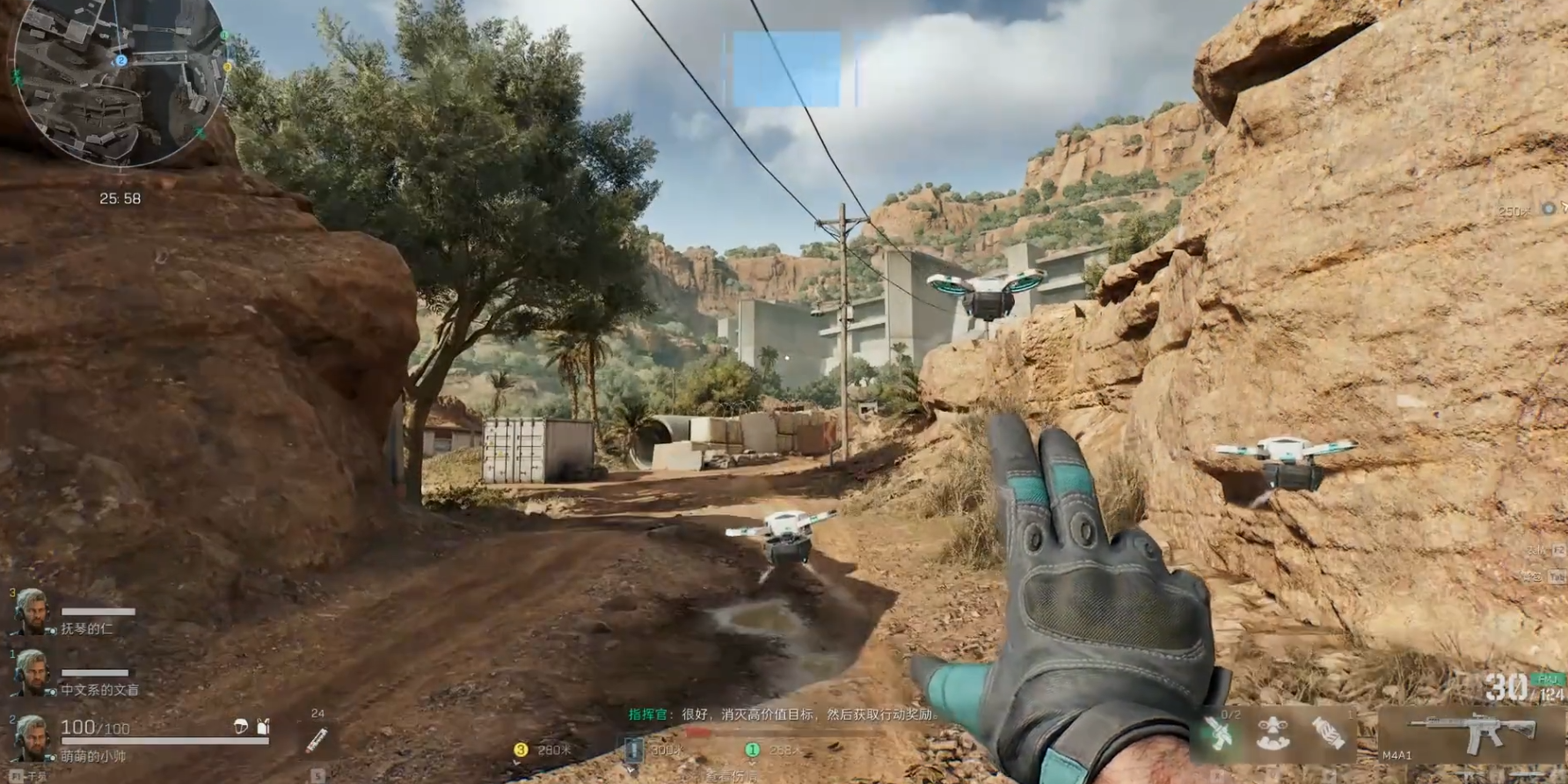This screenshot has height=784, width=1568.
Task: Click the blue objective waypoint at 300 meters
Action: [x=633, y=750]
